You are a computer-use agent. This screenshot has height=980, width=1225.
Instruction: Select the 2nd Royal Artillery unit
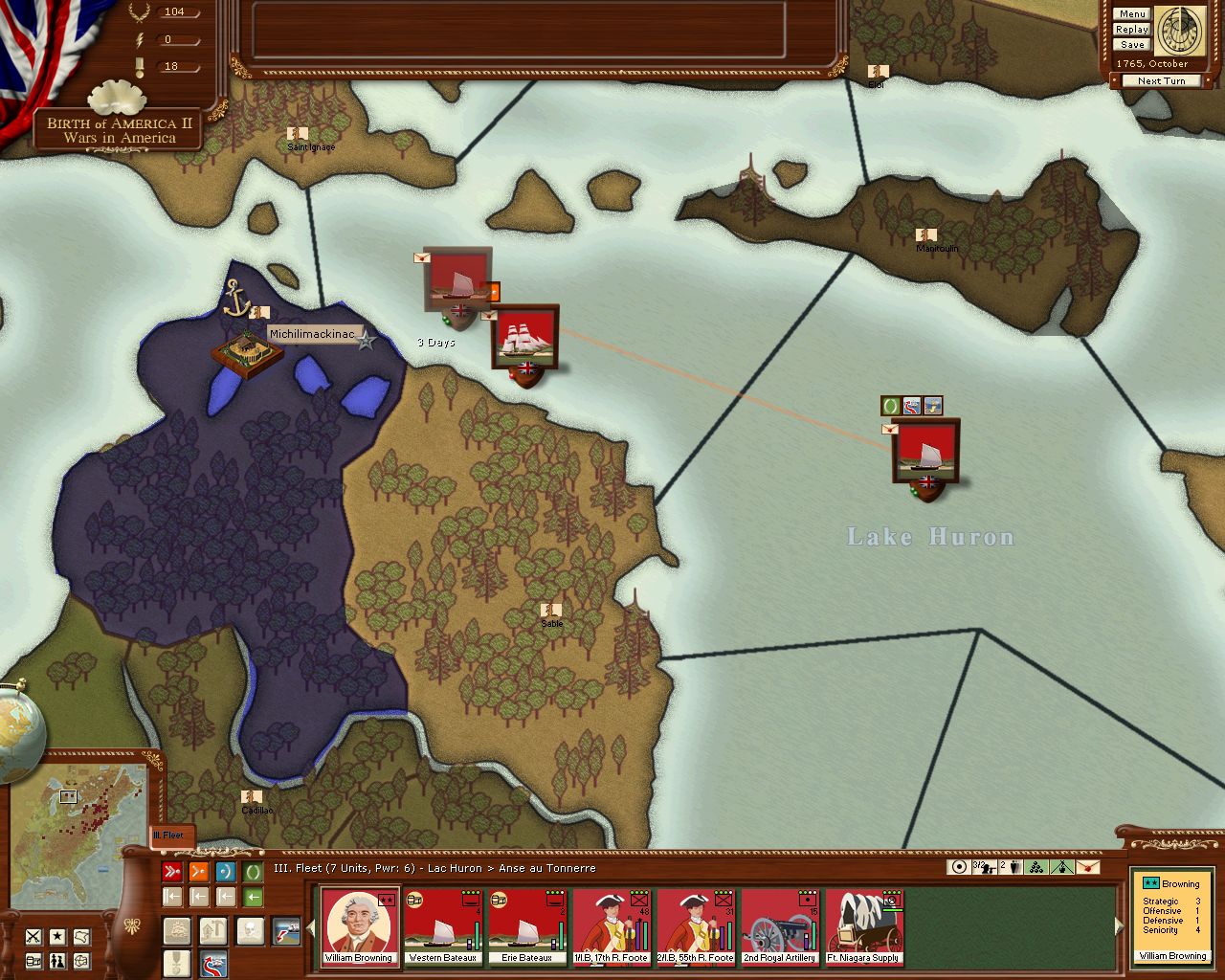click(x=780, y=926)
